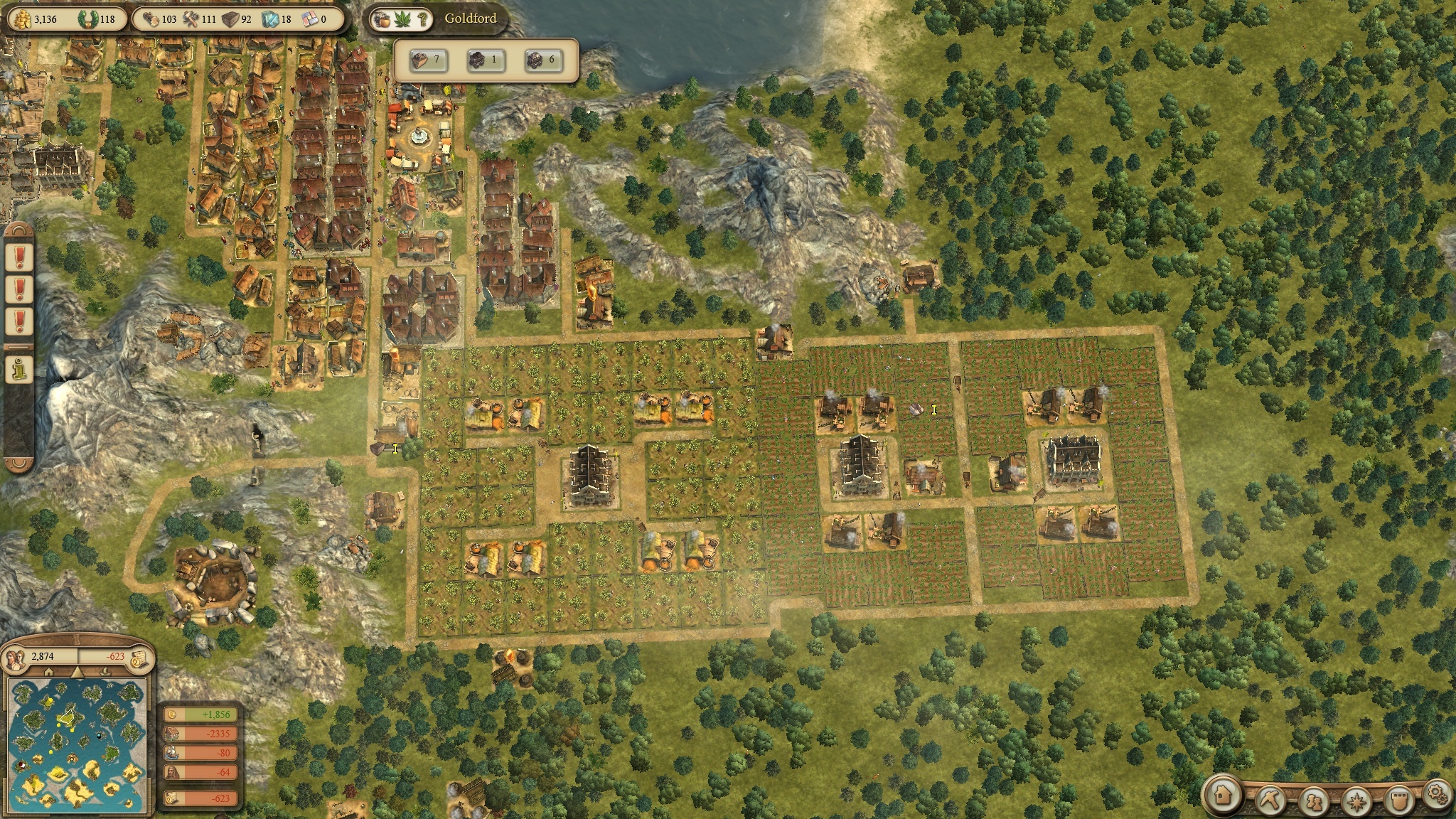Click the gold coins treasury icon
Viewport: 1456px width, 819px height.
point(21,18)
